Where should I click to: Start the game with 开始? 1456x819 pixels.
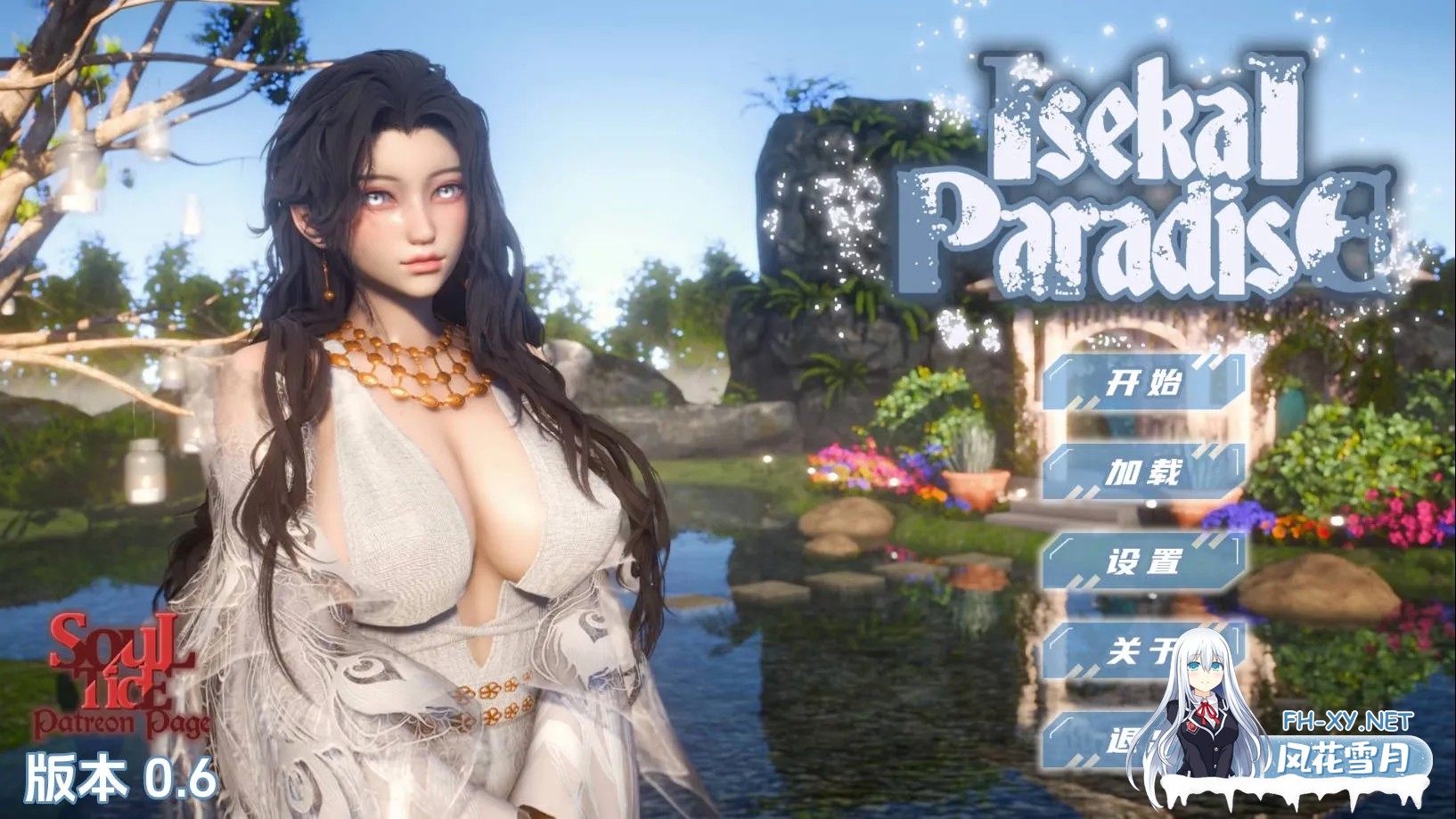pos(1143,383)
